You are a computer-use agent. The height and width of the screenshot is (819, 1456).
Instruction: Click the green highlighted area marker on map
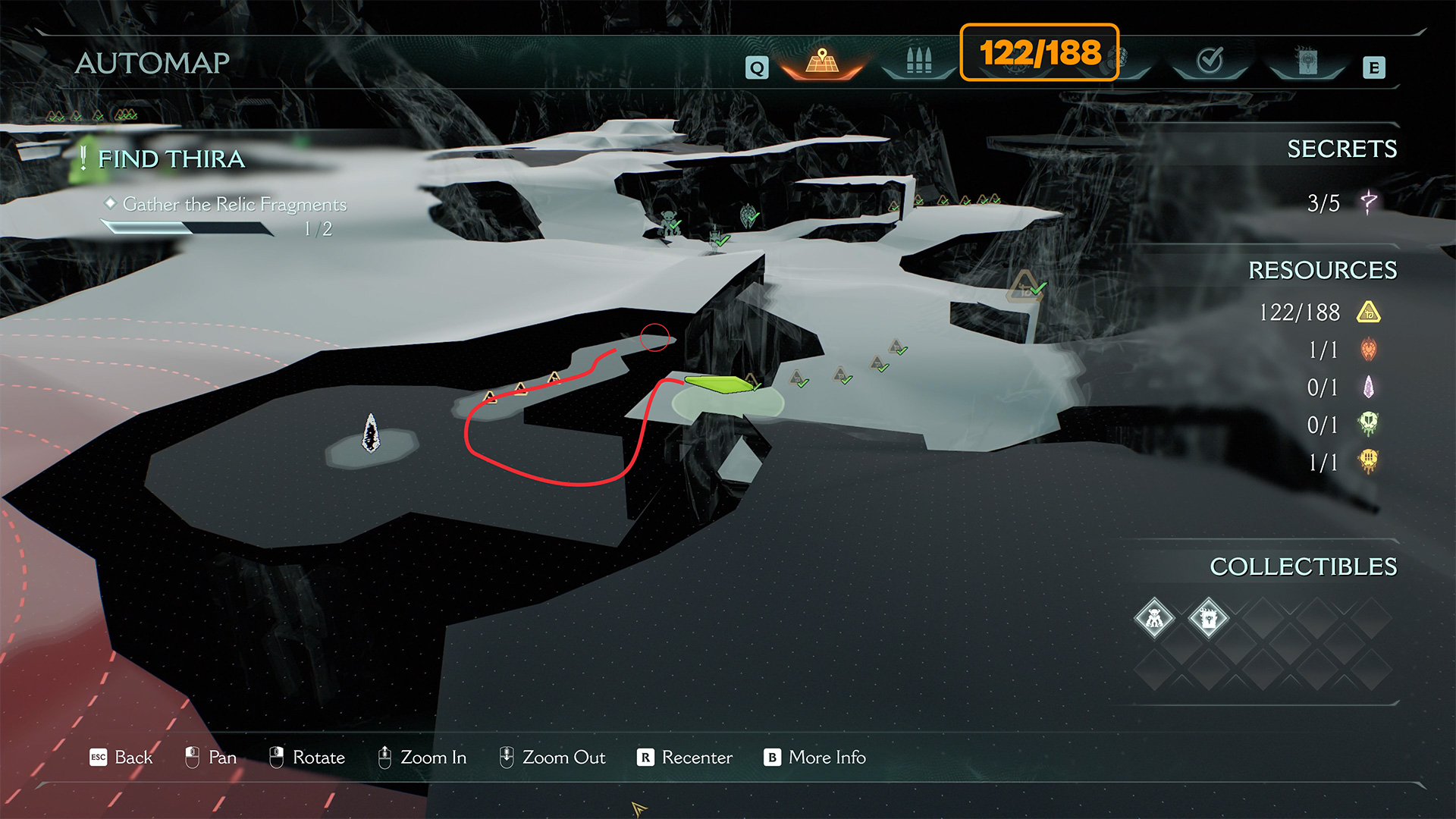point(717,384)
